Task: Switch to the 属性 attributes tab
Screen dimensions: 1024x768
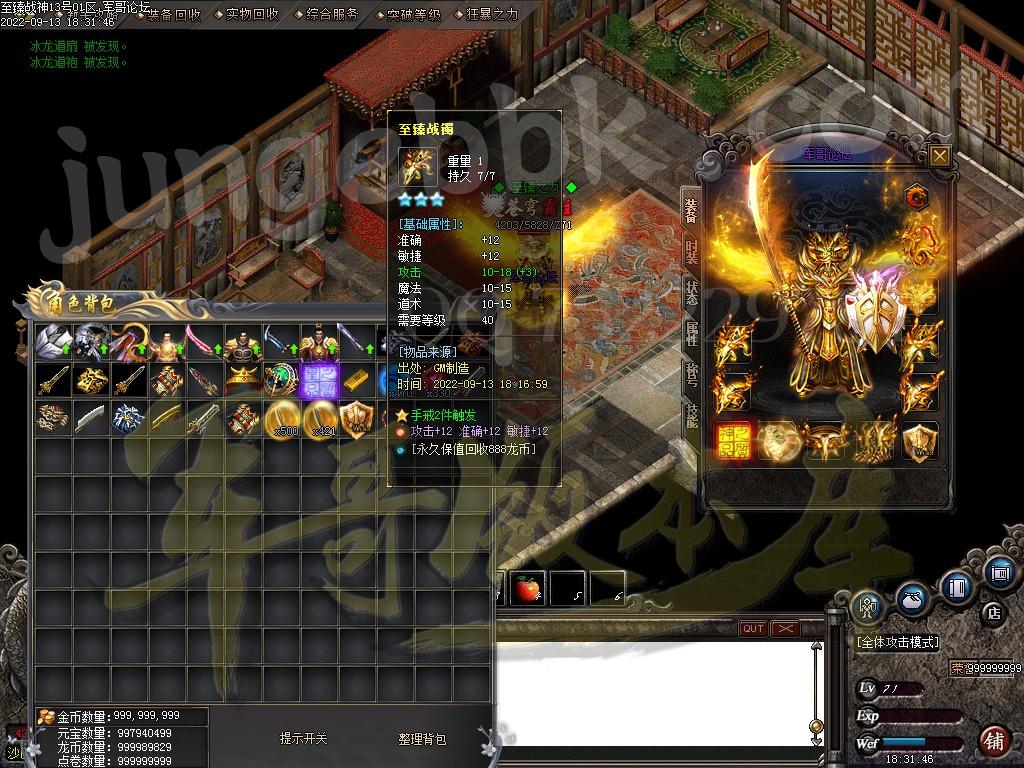Action: pyautogui.click(x=691, y=336)
